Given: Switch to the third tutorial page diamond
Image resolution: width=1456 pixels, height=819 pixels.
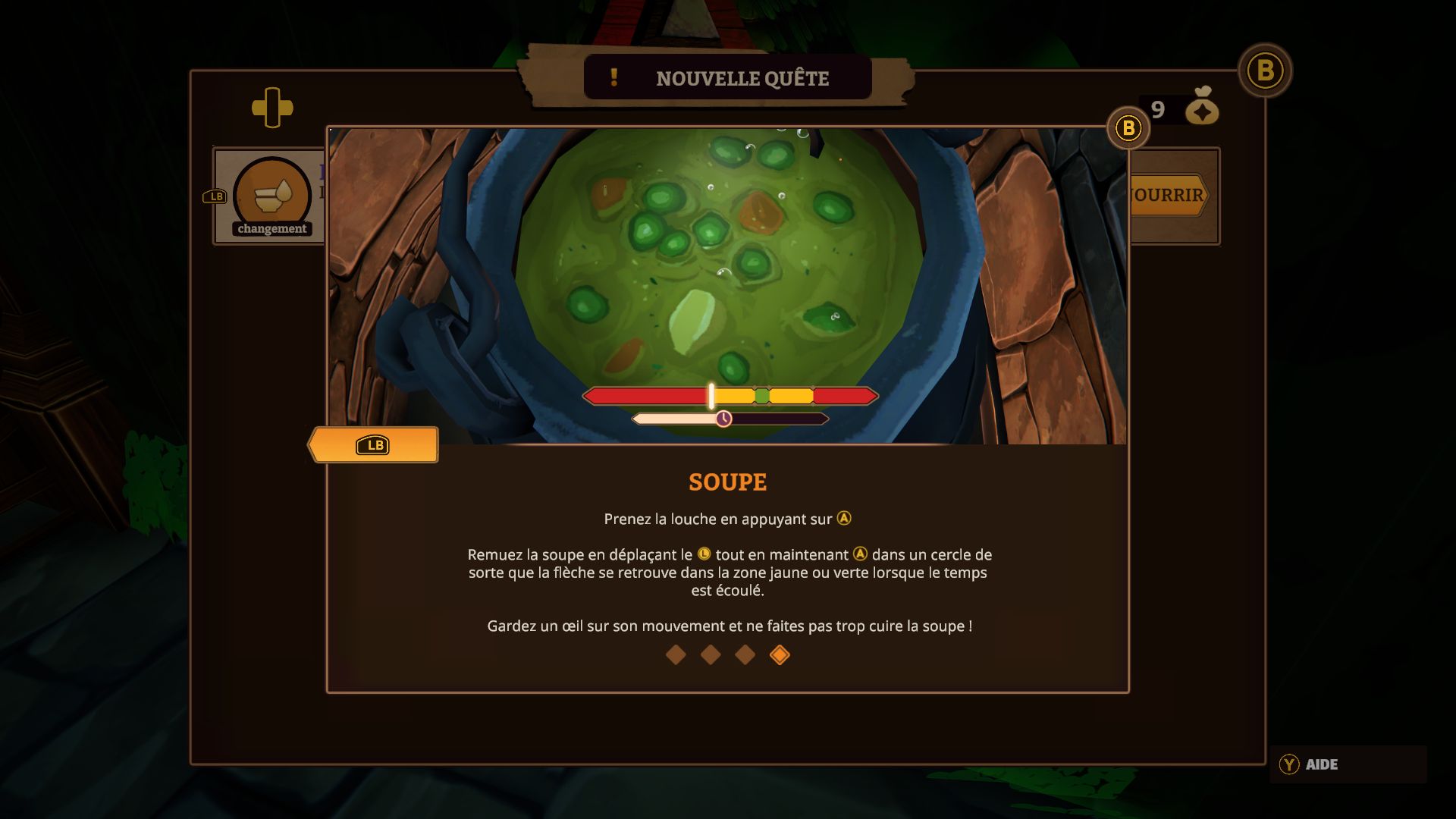Looking at the screenshot, I should (x=745, y=655).
